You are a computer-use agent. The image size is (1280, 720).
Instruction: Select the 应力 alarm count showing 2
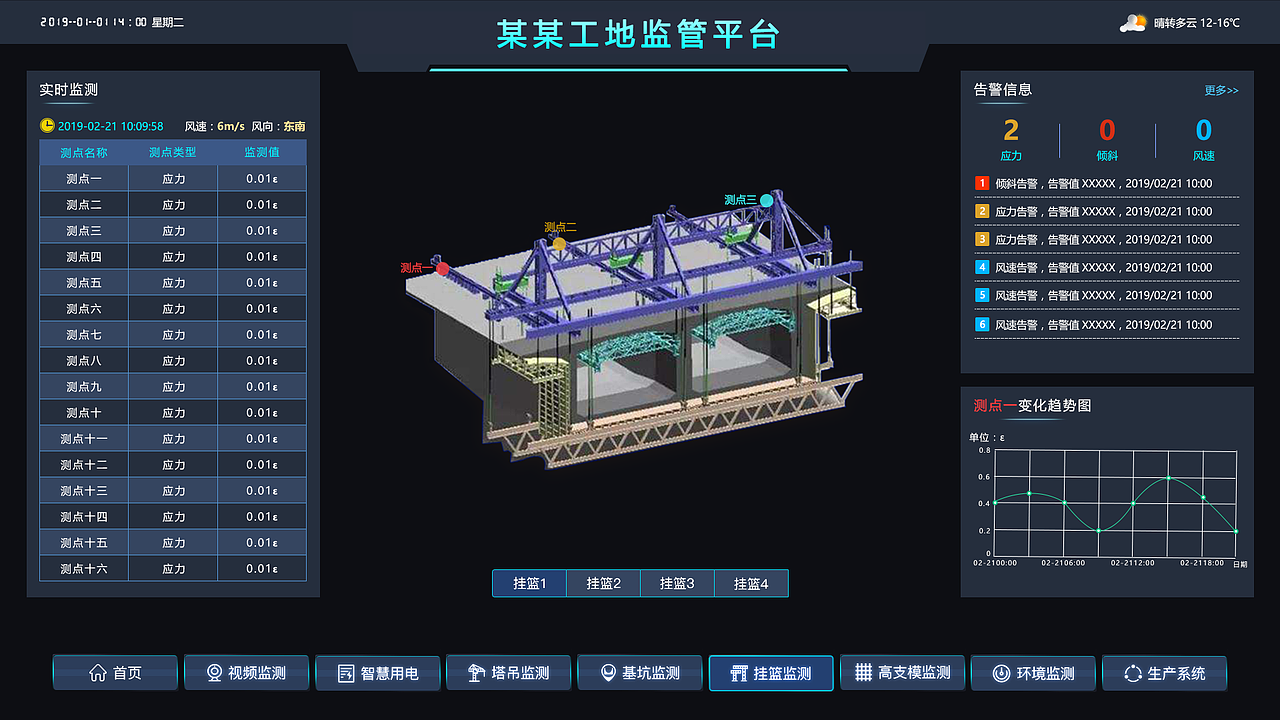(x=1010, y=130)
